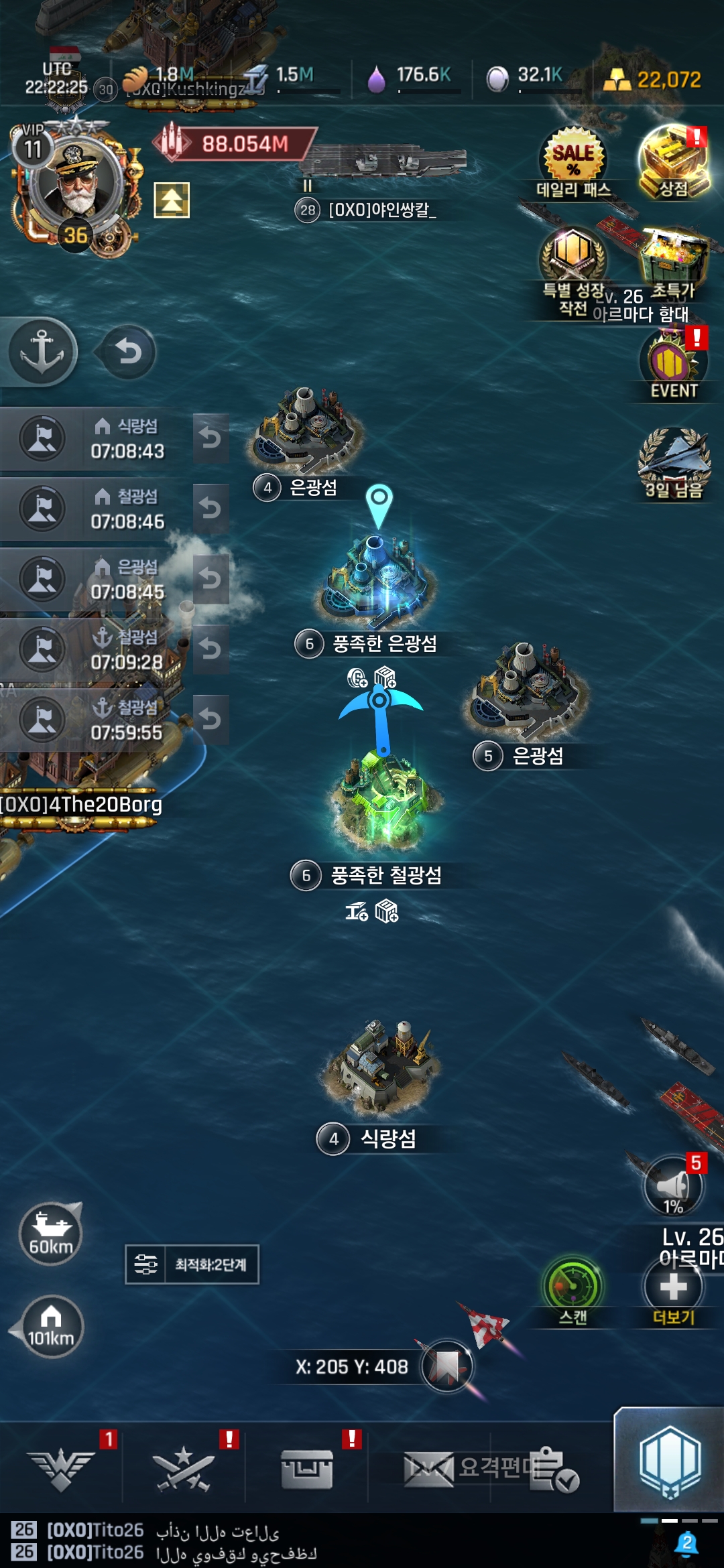This screenshot has width=724, height=1568.
Task: Select the 풍족한 은광섬 island
Action: (x=378, y=580)
